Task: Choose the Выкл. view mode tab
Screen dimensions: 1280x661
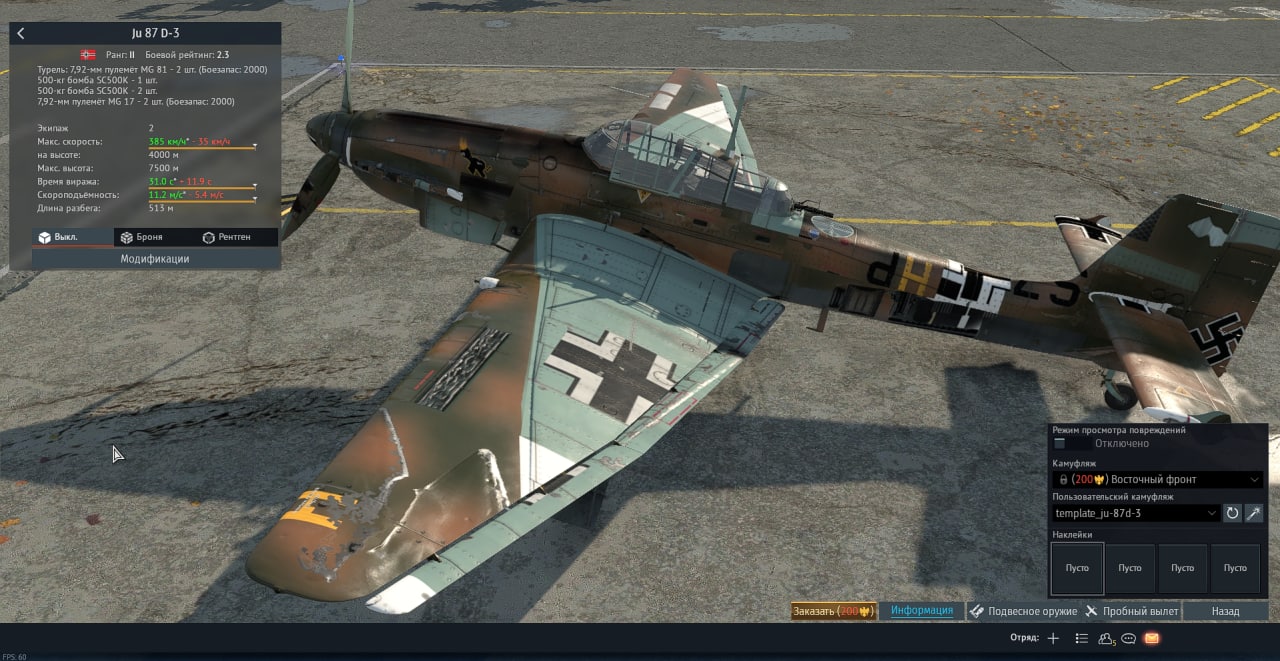Action: point(58,237)
